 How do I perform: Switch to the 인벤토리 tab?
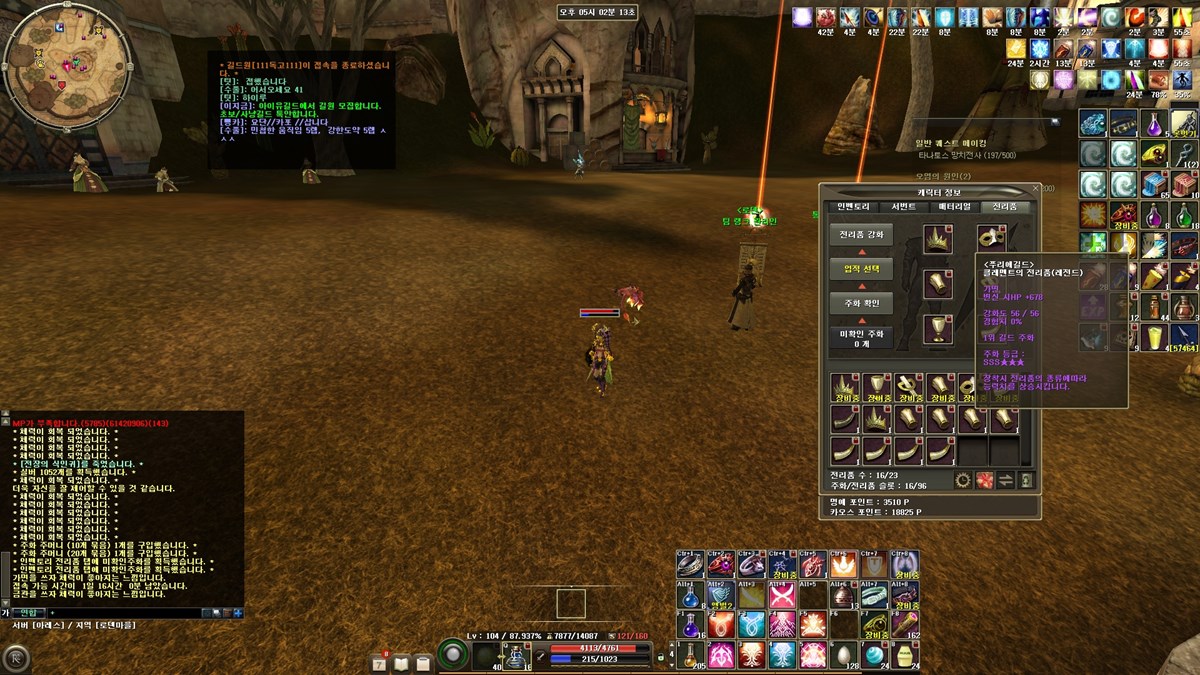856,207
